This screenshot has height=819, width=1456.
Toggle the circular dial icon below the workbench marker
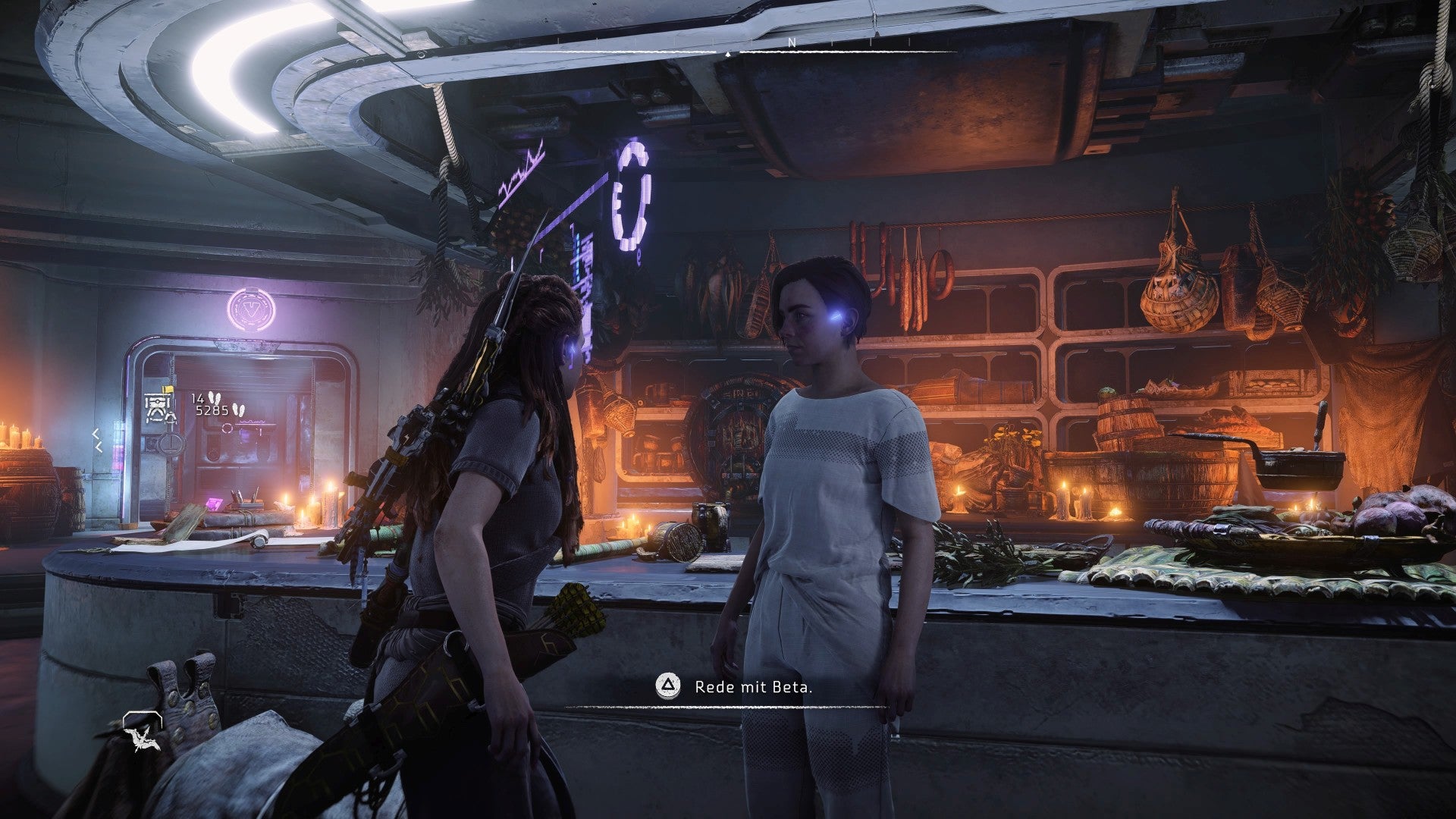point(170,444)
